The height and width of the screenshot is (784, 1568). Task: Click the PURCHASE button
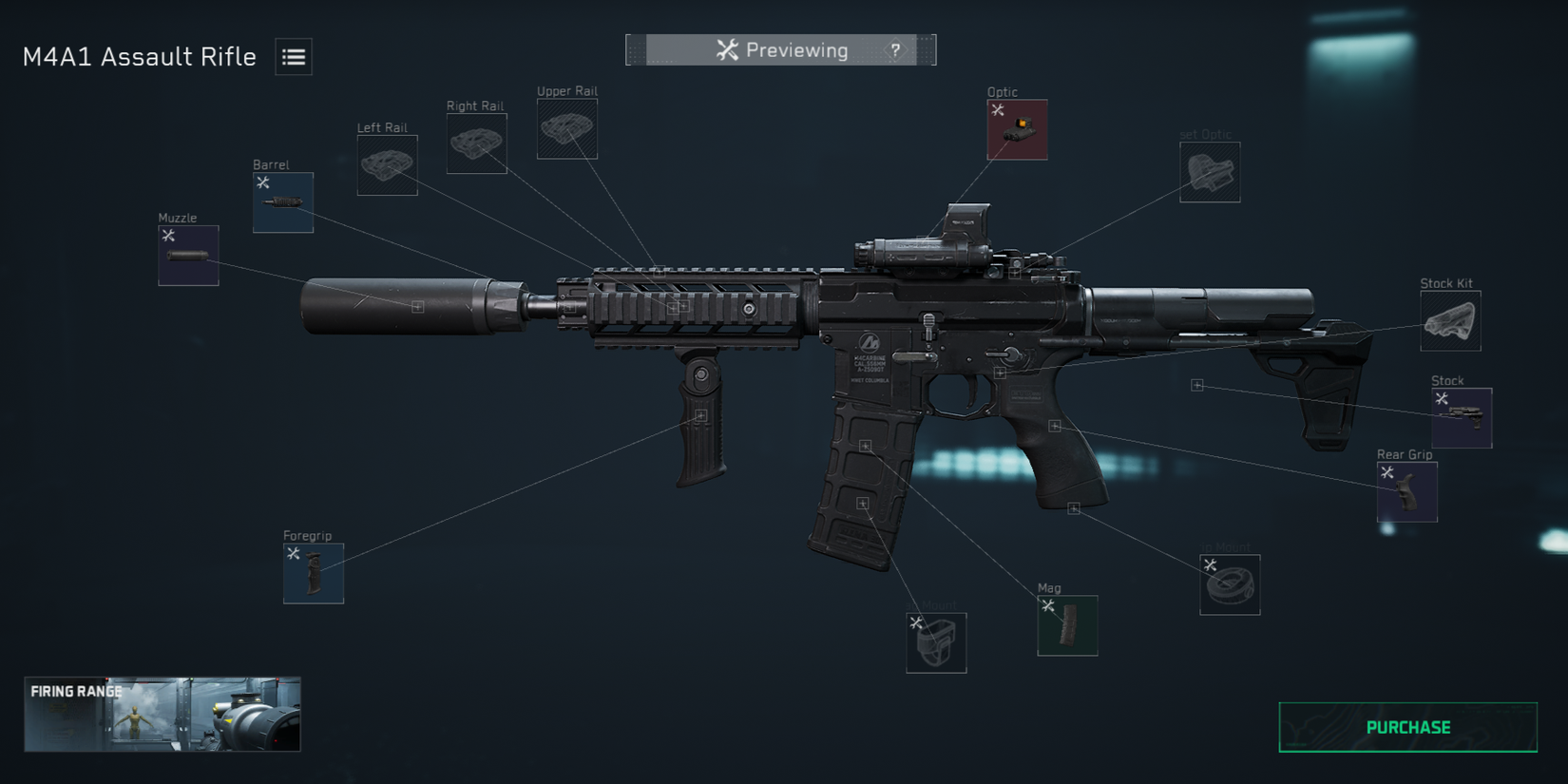click(1406, 727)
